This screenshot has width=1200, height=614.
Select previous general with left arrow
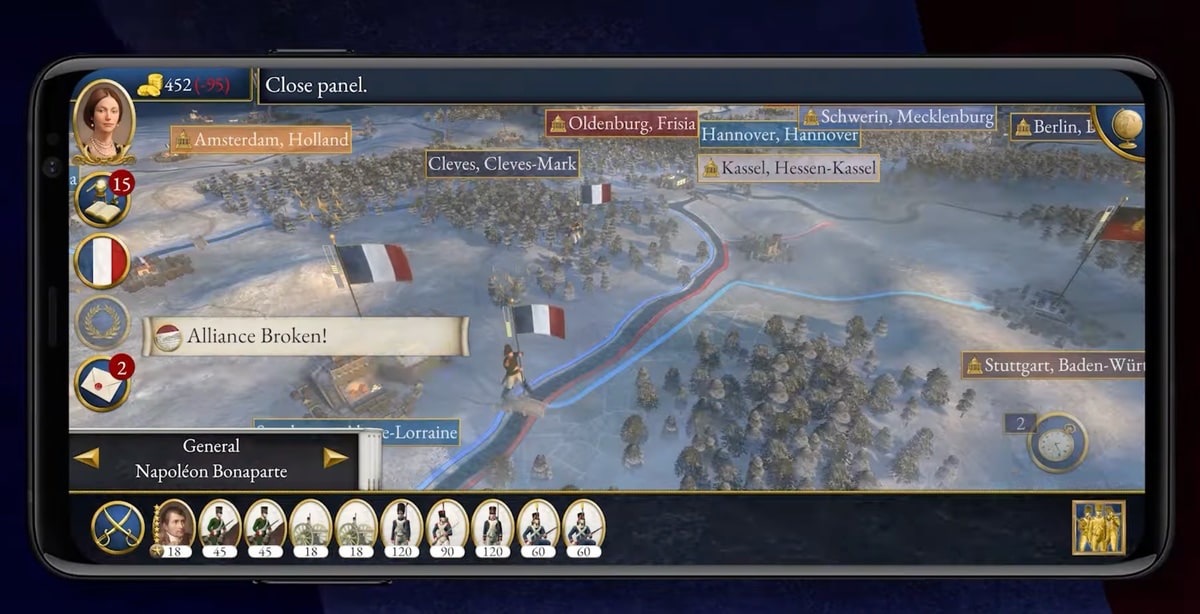pyautogui.click(x=87, y=458)
